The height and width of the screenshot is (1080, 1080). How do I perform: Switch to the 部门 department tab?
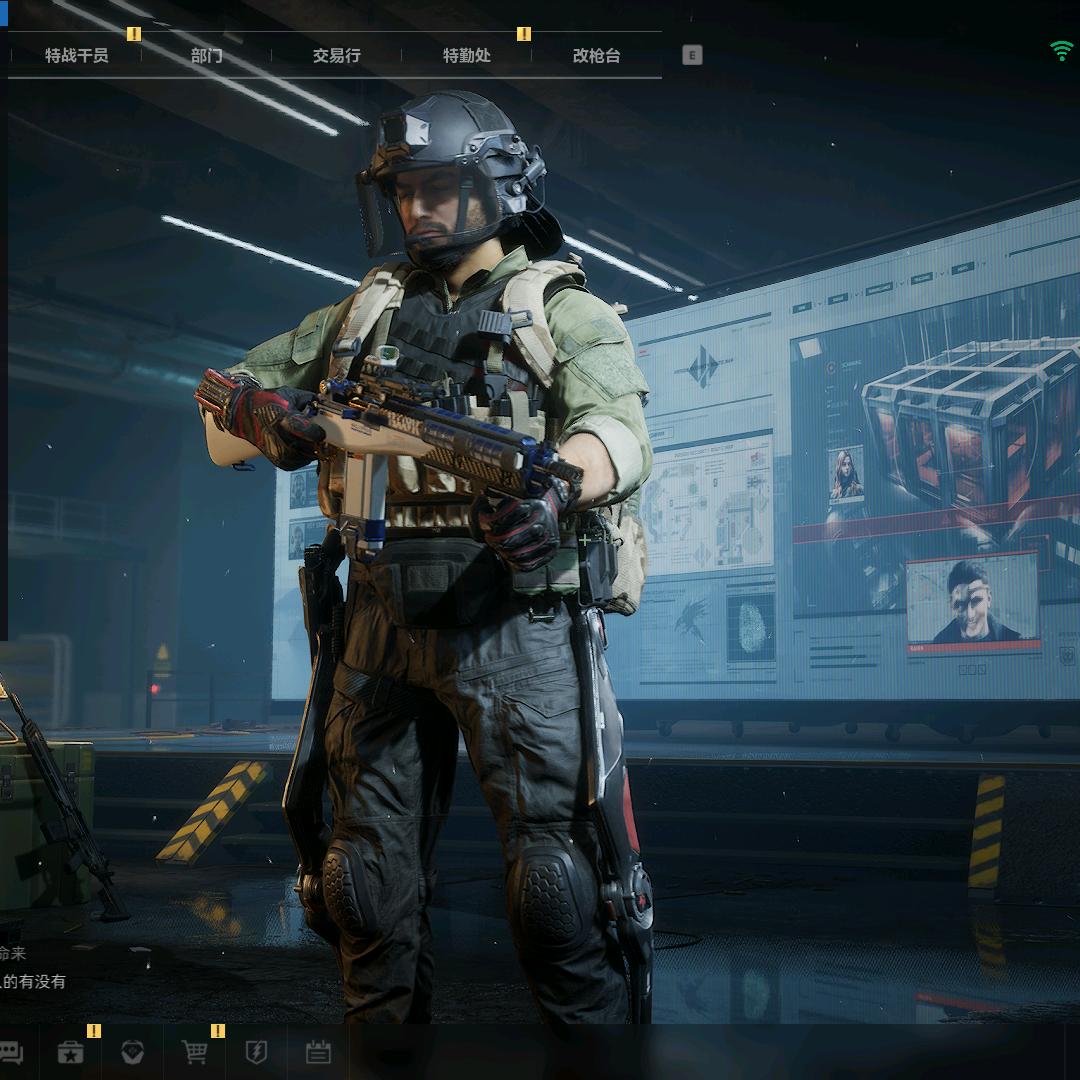click(x=206, y=56)
